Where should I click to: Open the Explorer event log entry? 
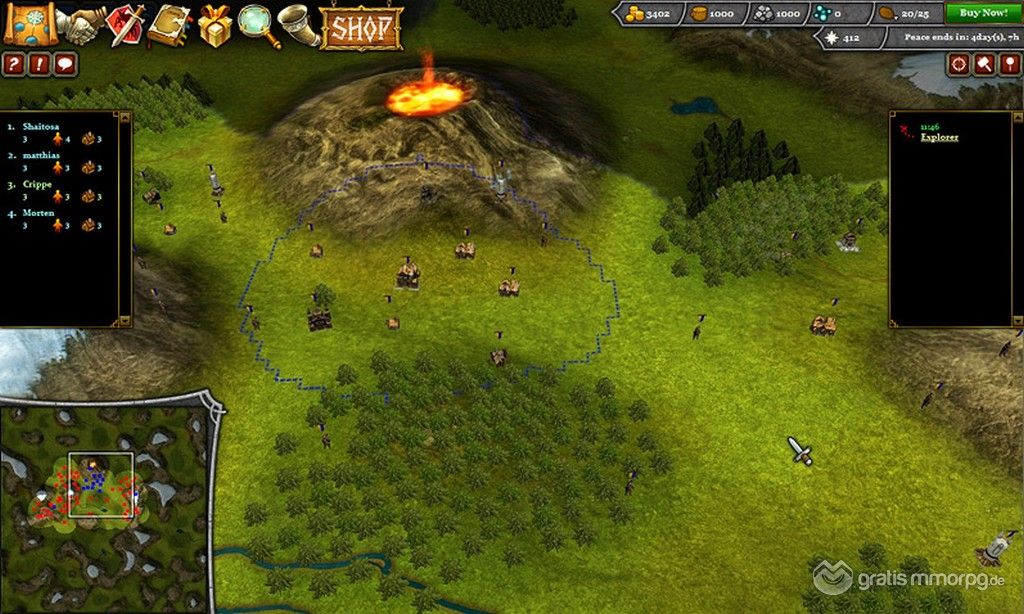click(x=939, y=137)
